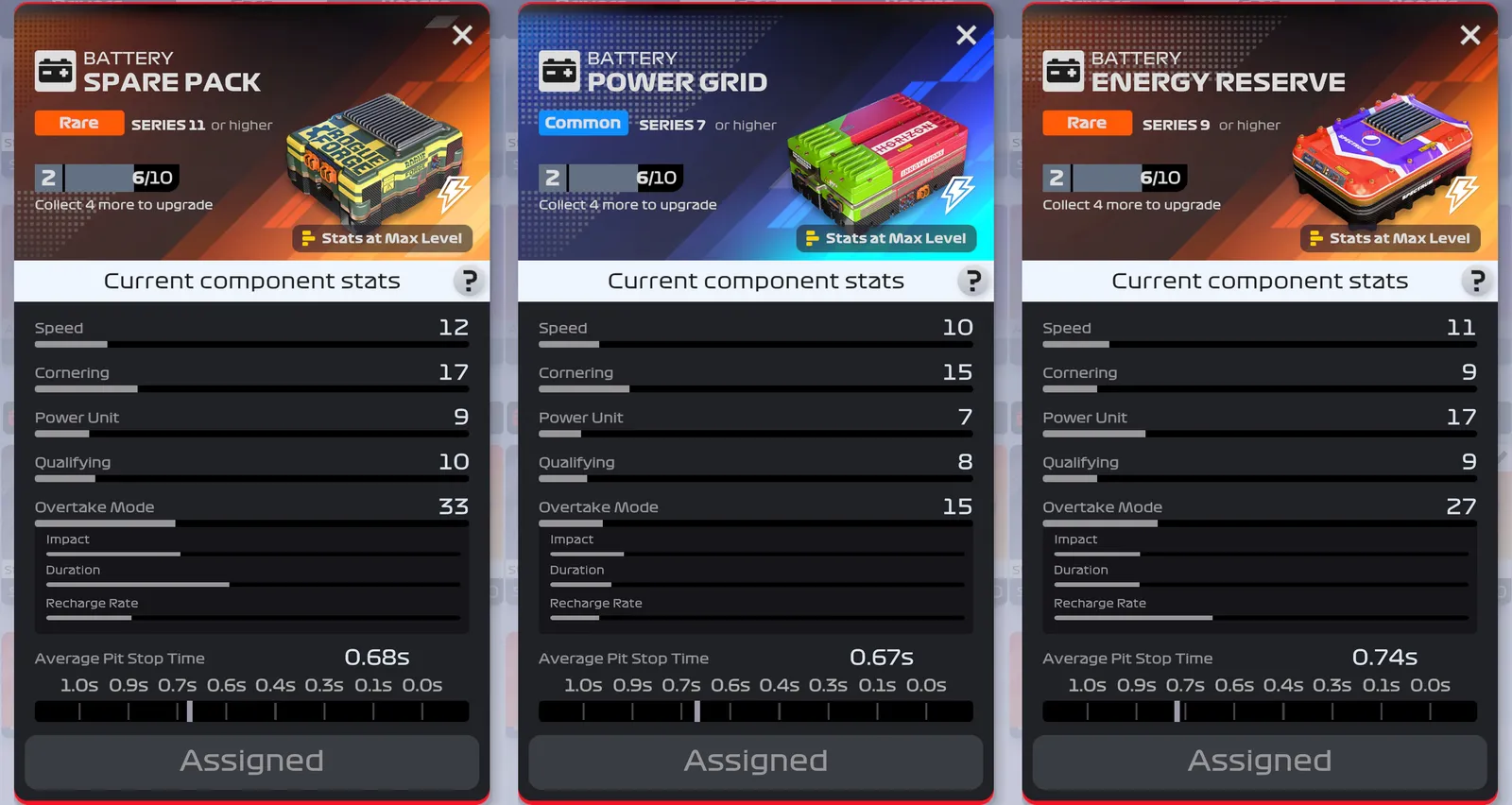Click the Assigned button under Energy Reserve
The width and height of the screenshot is (1512, 805).
pyautogui.click(x=1259, y=762)
